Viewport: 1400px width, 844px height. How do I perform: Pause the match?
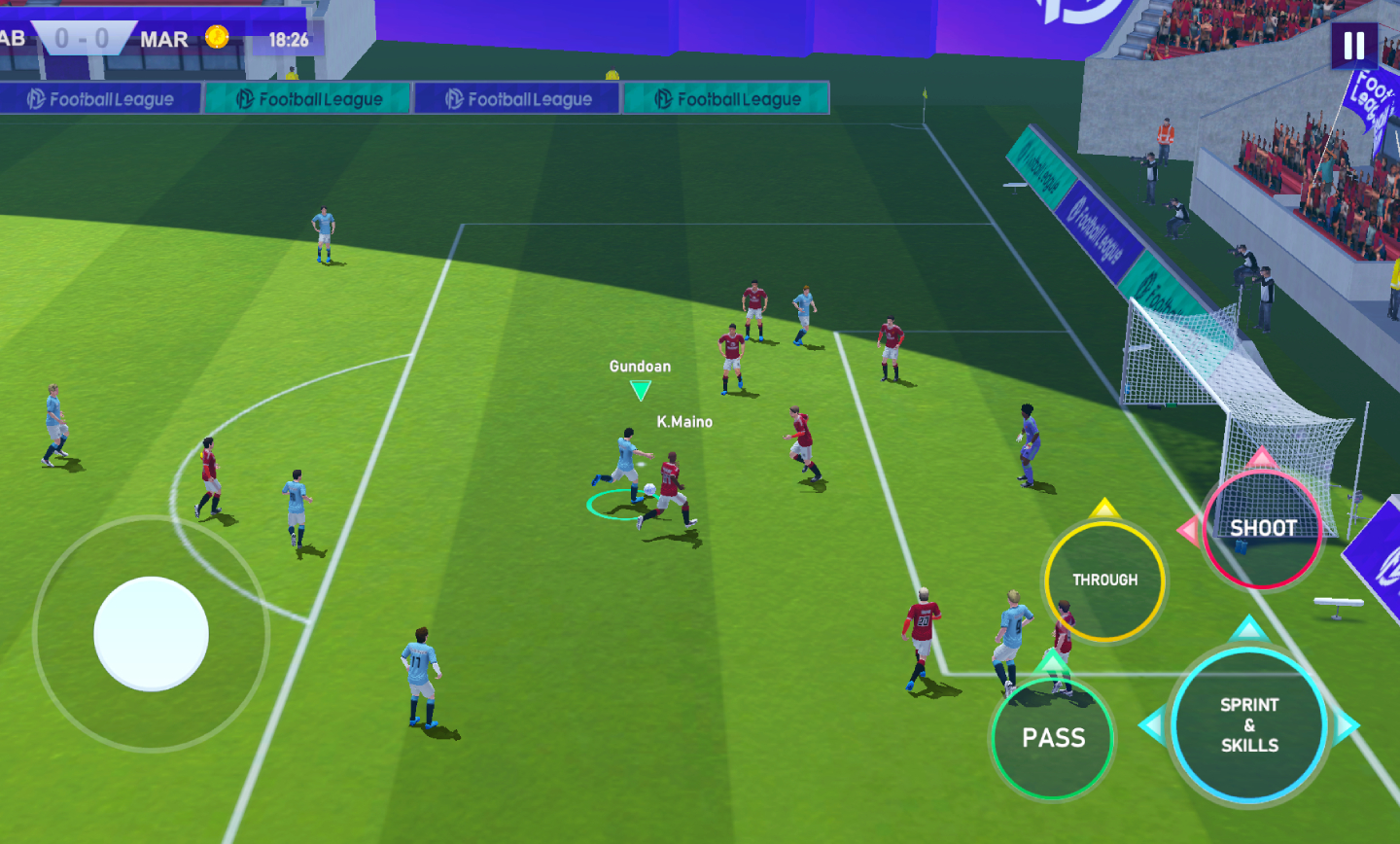point(1354,45)
